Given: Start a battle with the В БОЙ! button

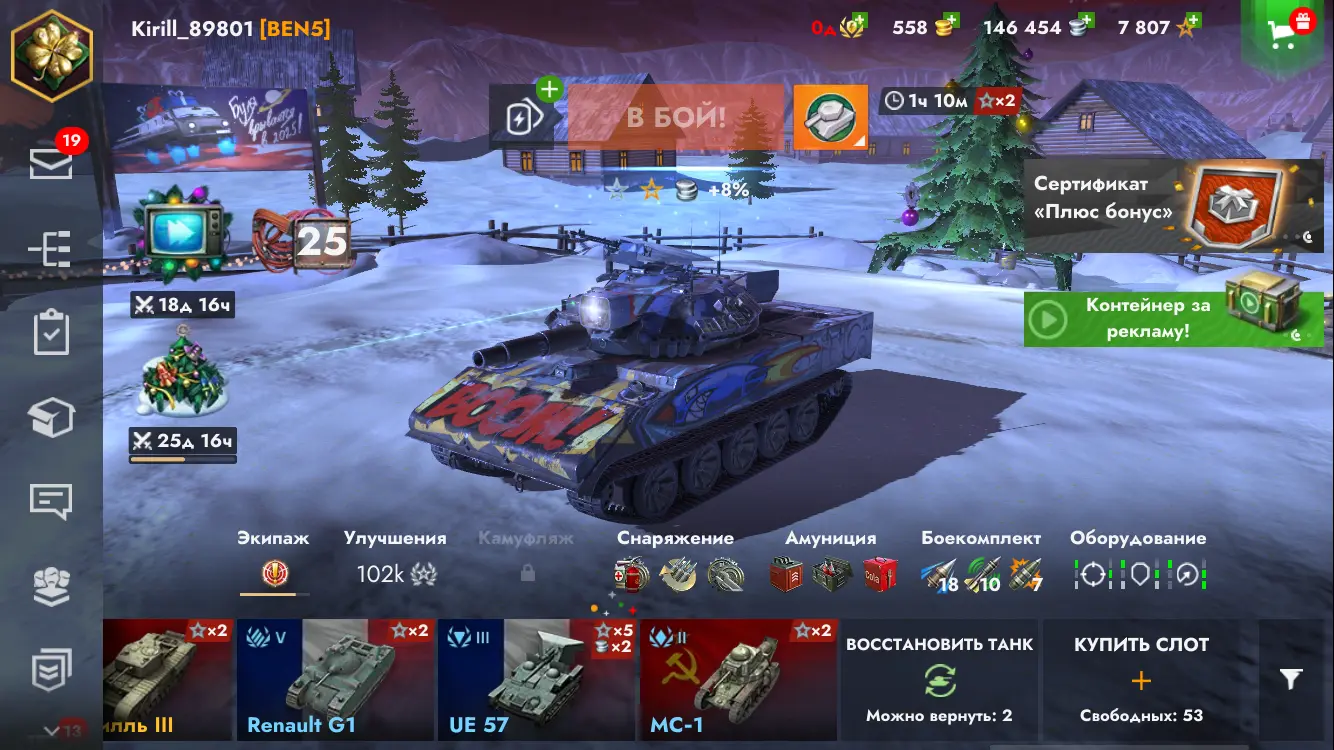Looking at the screenshot, I should pyautogui.click(x=676, y=117).
